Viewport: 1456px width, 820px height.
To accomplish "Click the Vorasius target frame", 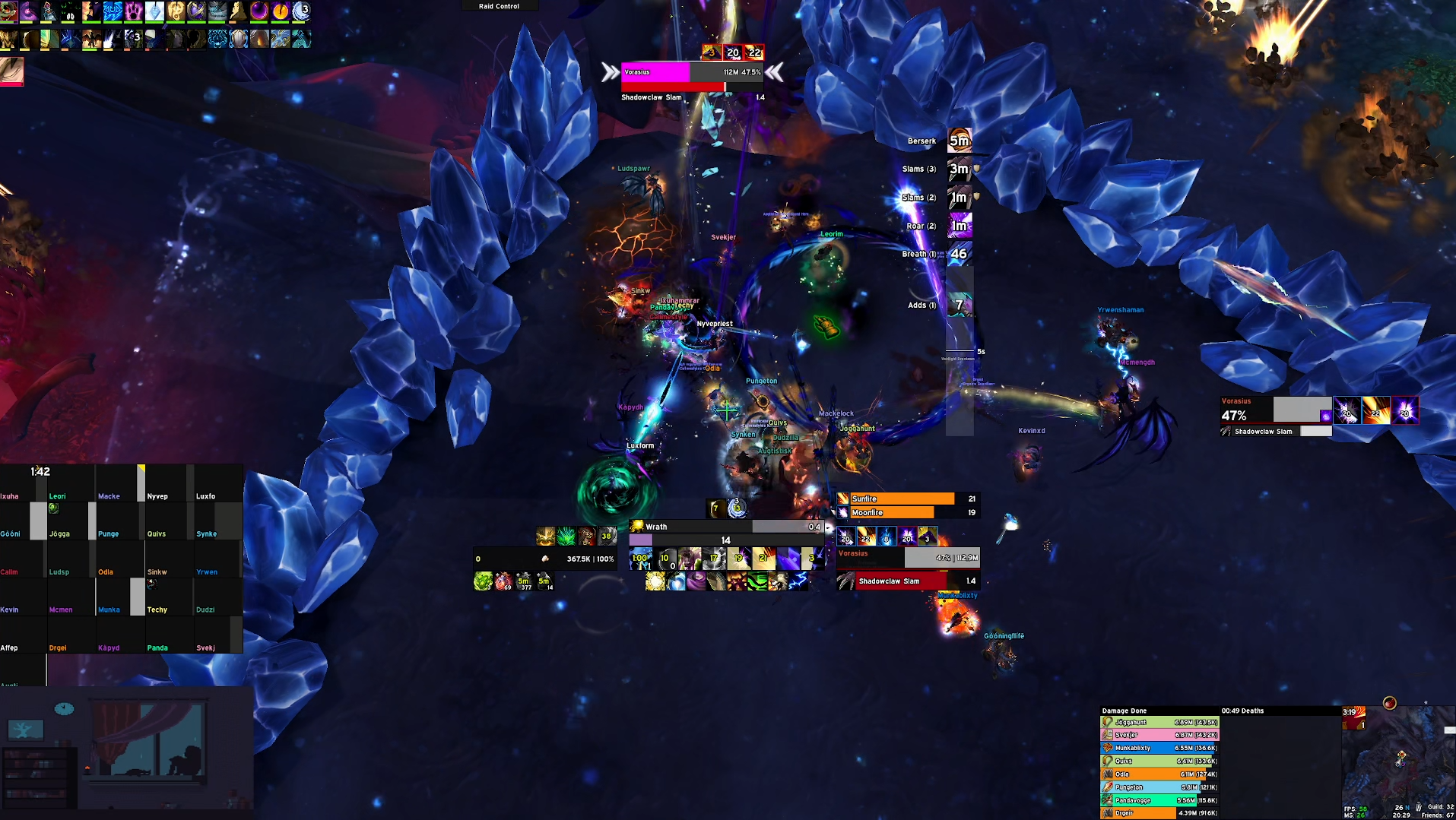I will click(x=908, y=558).
